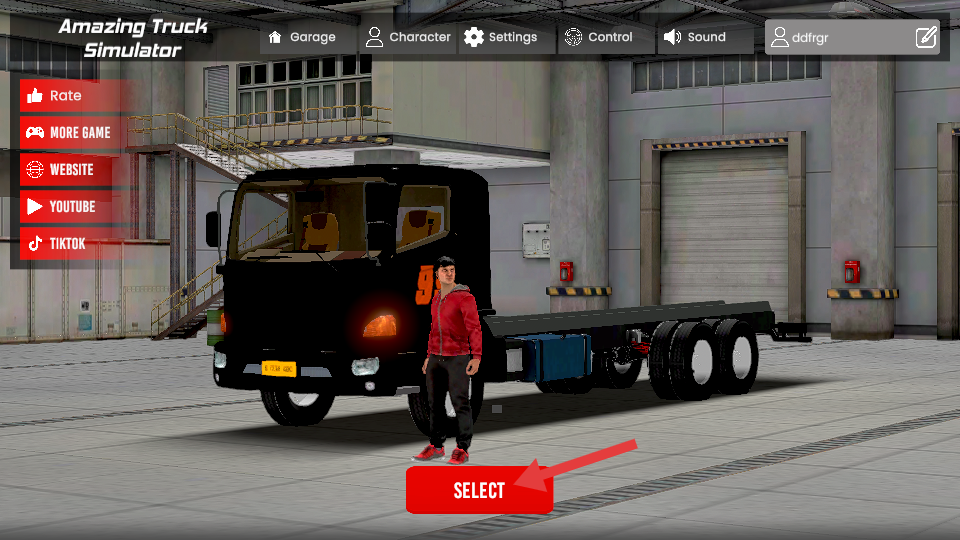Open the Character menu

click(x=408, y=38)
